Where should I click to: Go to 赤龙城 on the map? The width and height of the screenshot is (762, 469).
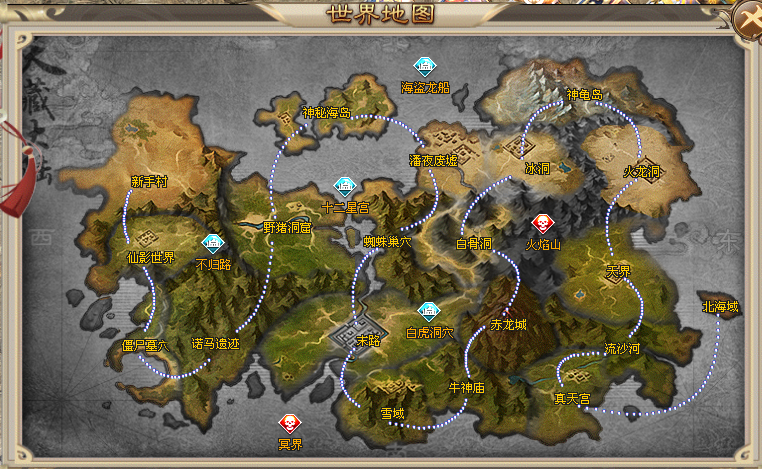[508, 324]
